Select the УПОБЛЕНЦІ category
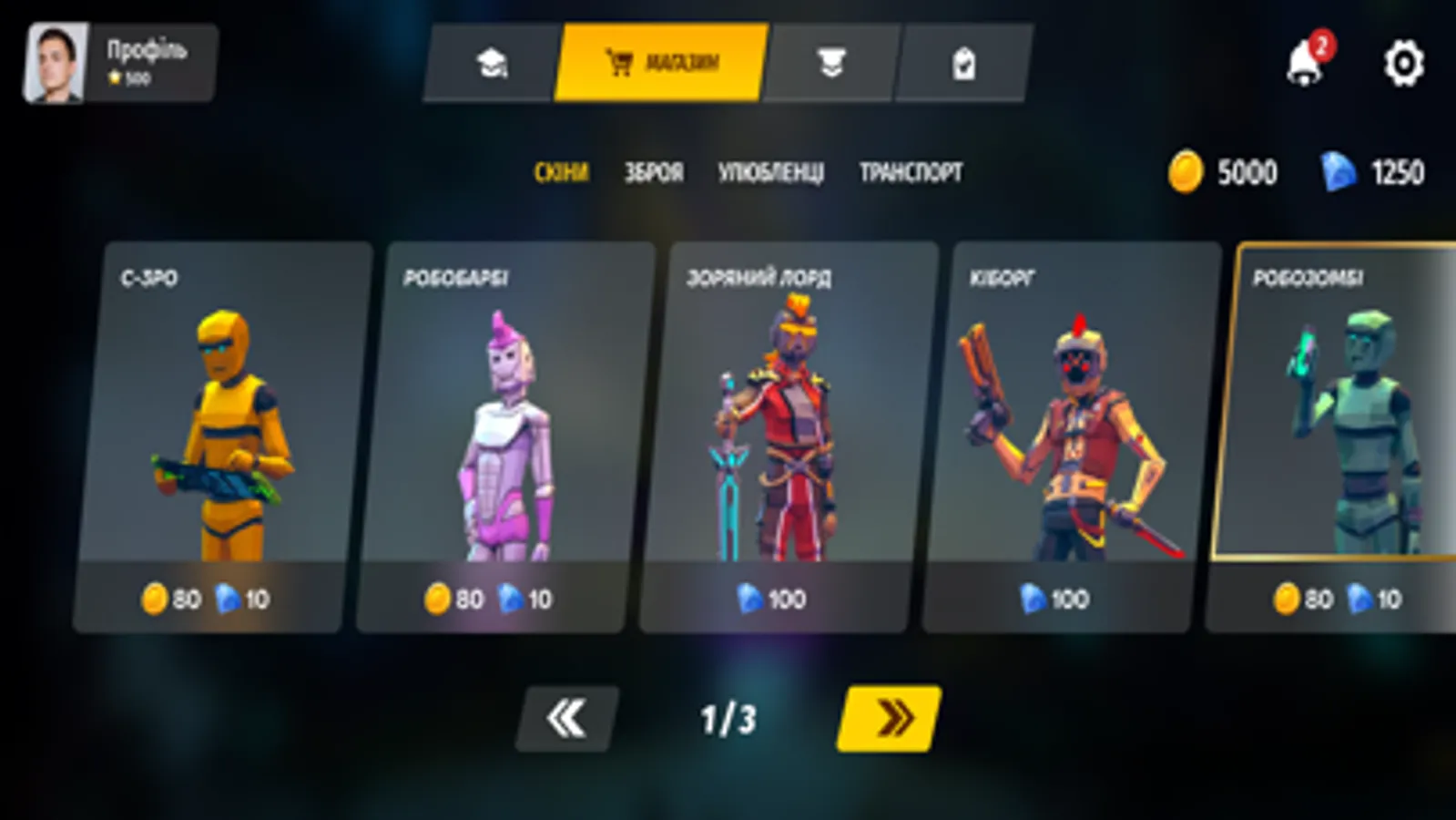 772,172
